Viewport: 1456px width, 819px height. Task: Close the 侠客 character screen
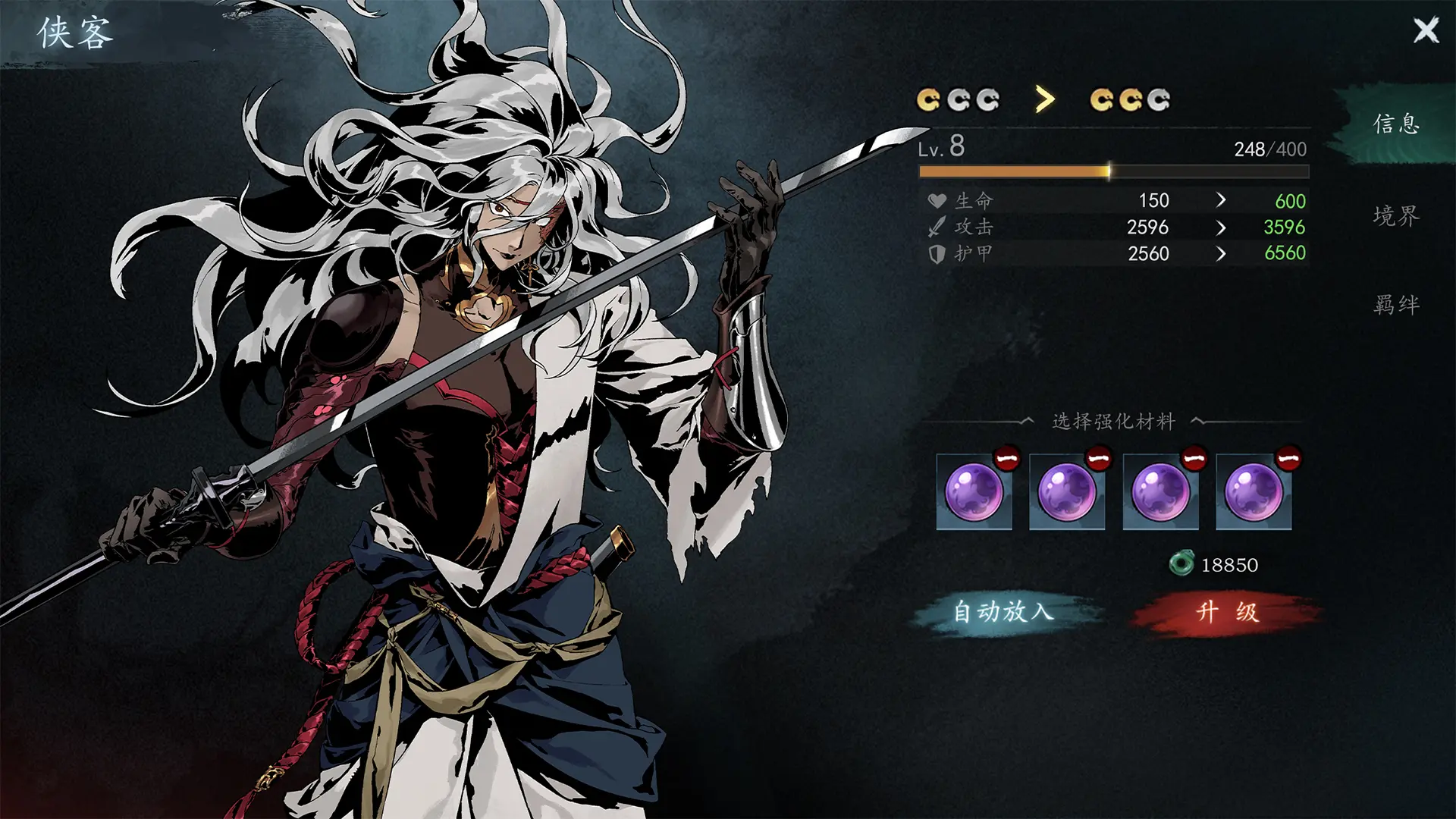pyautogui.click(x=1426, y=30)
